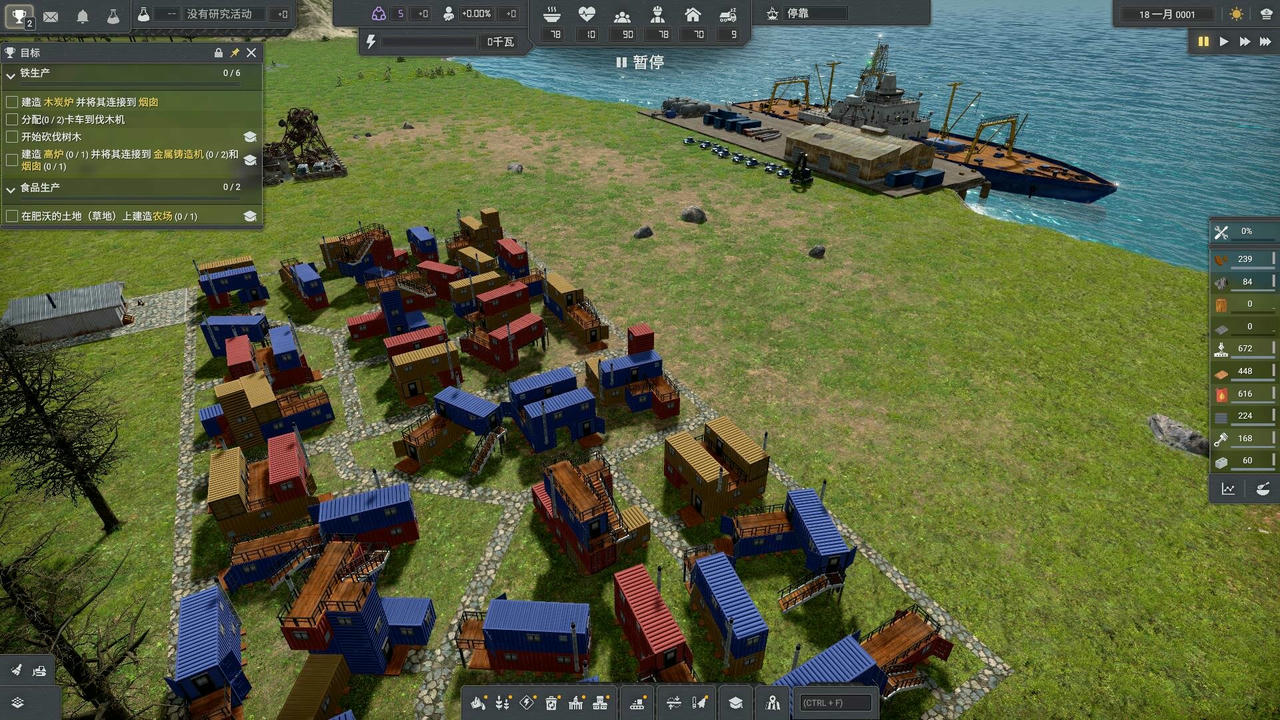Open the graduation cap tutorials button in toolbar
Screen dimensions: 1280x720
click(x=735, y=703)
